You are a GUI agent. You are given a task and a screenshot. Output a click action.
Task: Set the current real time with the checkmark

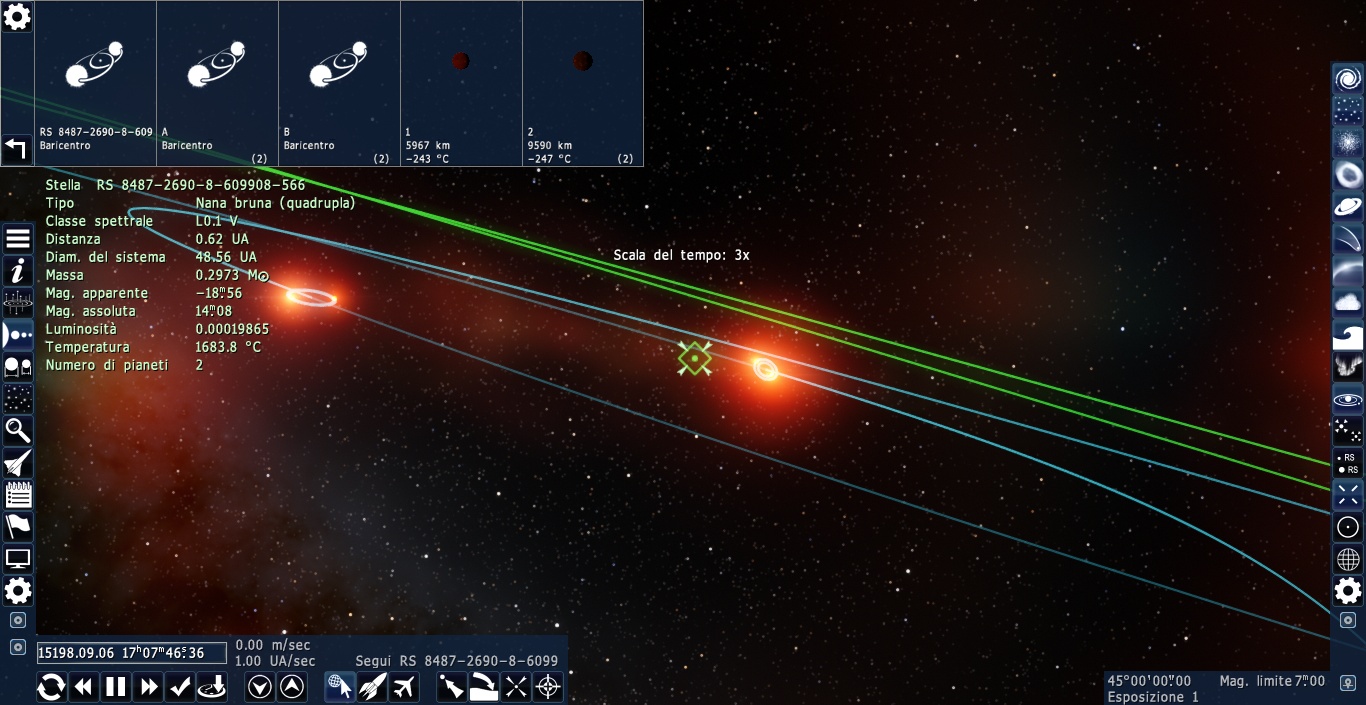tap(180, 687)
